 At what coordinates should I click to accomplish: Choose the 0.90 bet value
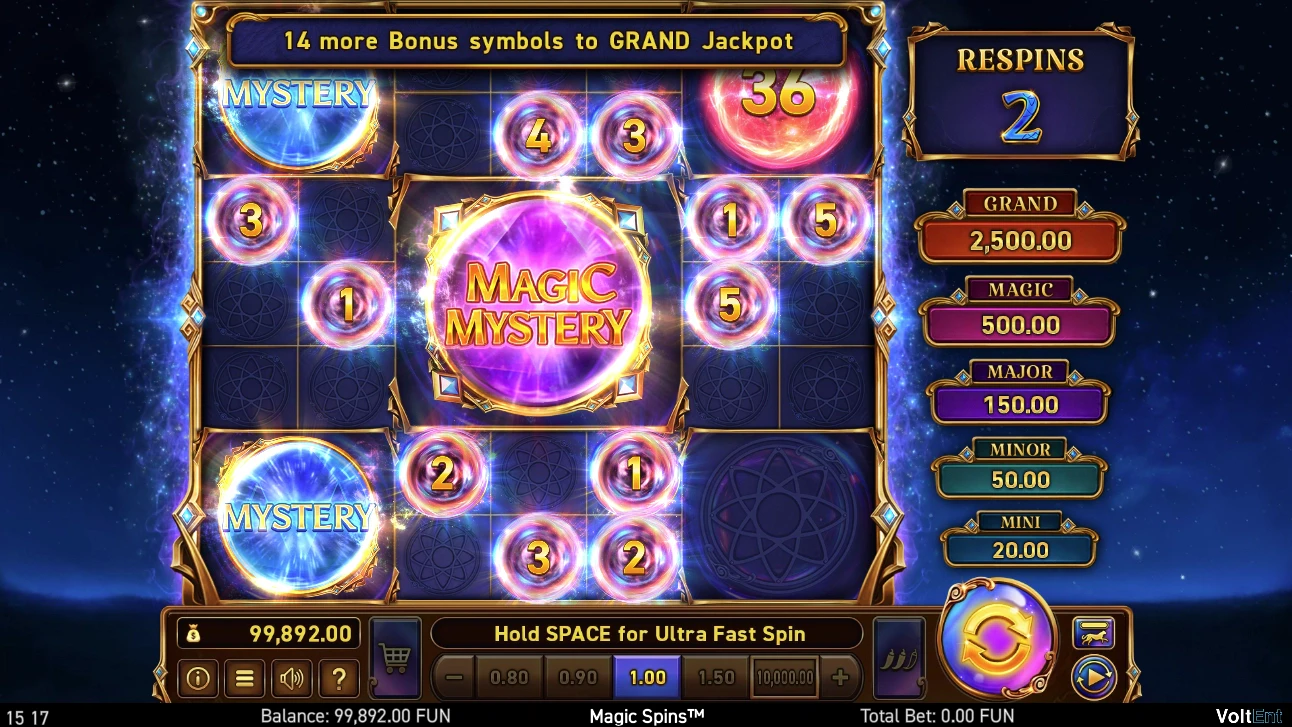pos(577,677)
